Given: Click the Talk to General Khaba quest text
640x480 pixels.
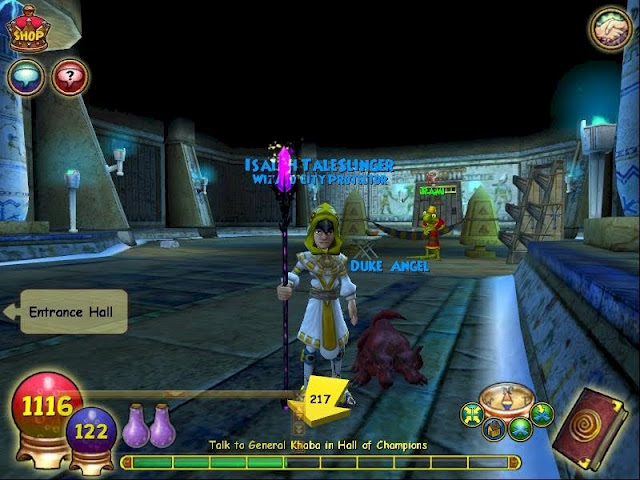Looking at the screenshot, I should (x=318, y=445).
